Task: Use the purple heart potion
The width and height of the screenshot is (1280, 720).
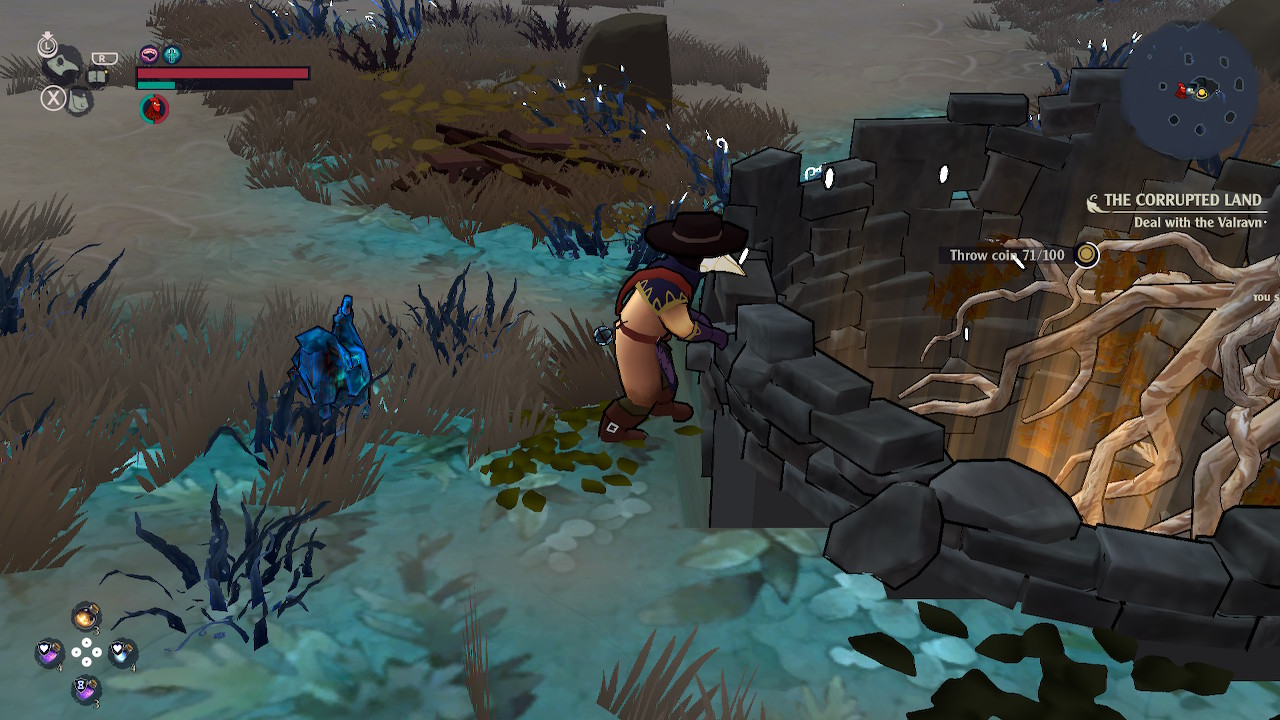Action: (x=49, y=653)
